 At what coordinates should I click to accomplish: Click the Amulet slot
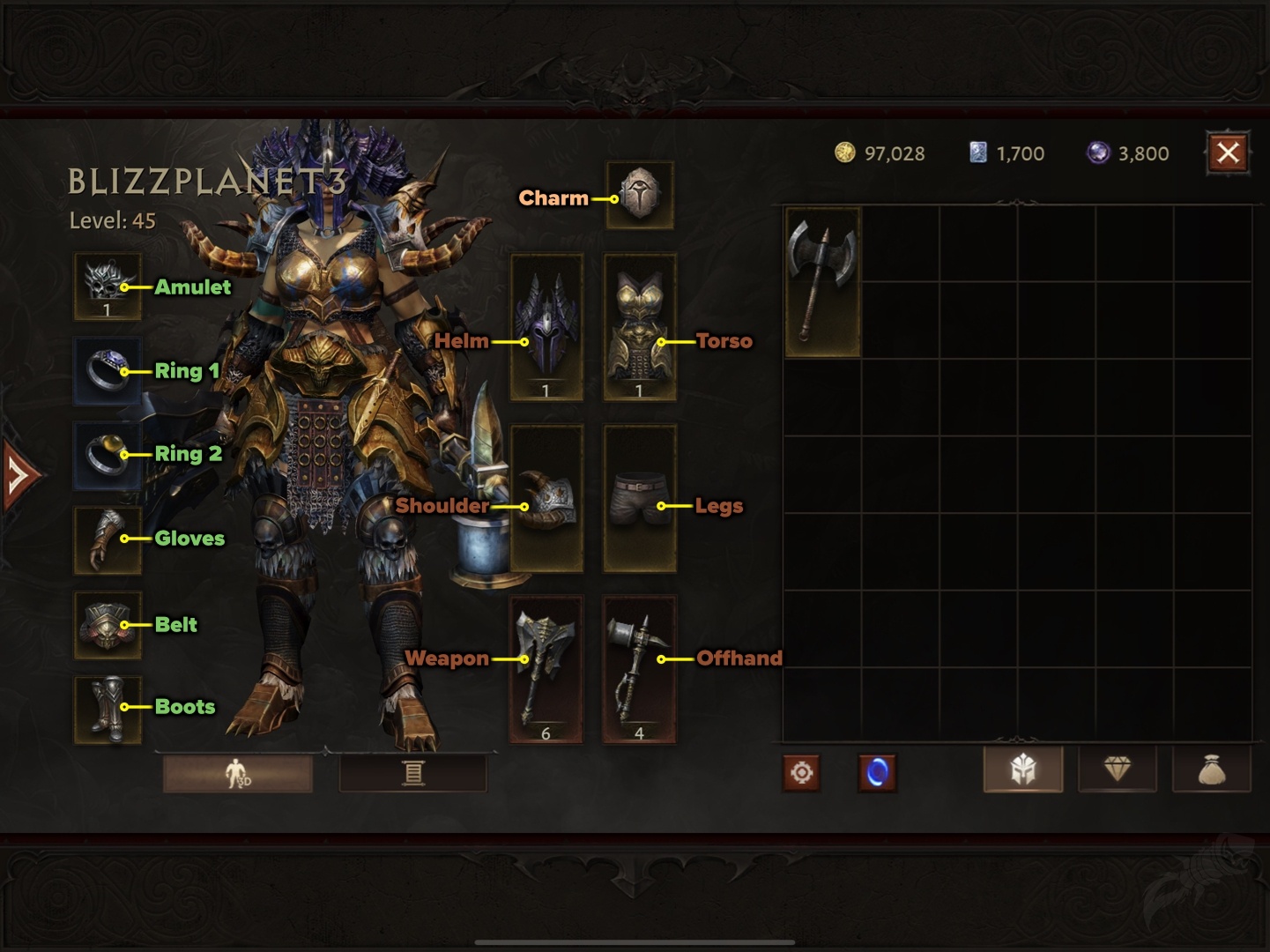(107, 287)
